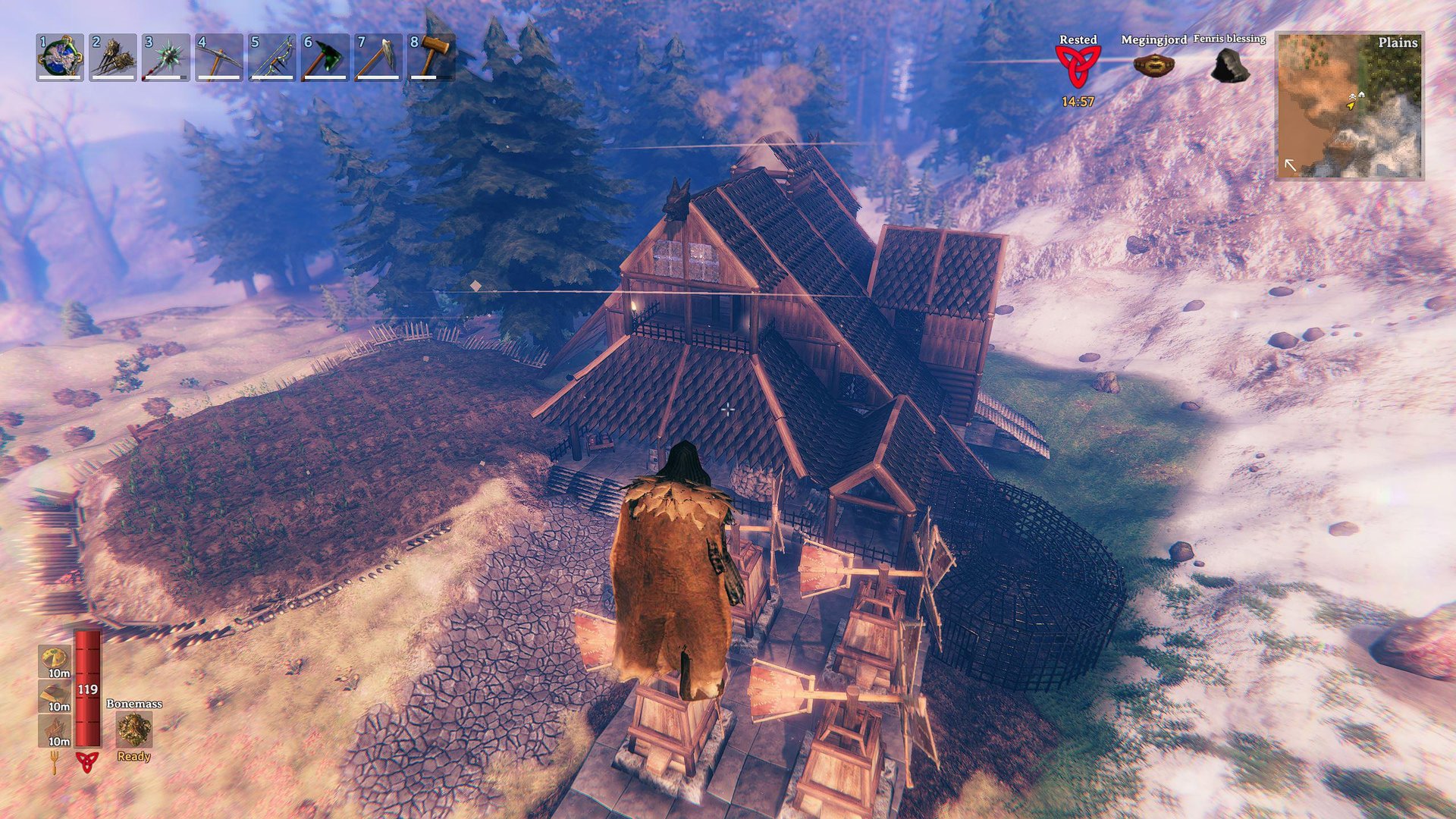Viewport: 1456px width, 819px height.
Task: Select the round shield in hotbar slot 1
Action: [x=60, y=58]
